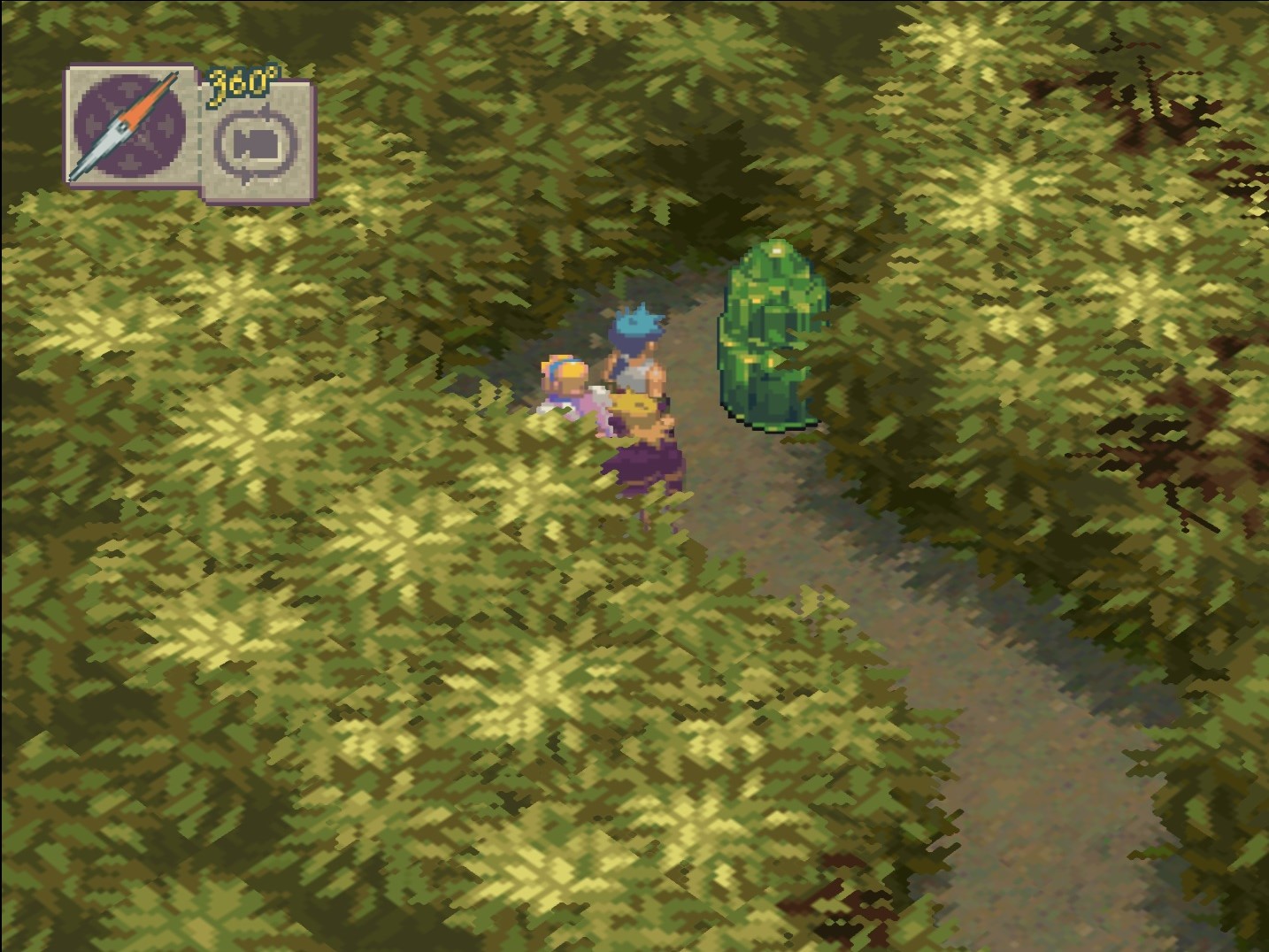The image size is (1269, 952).
Task: Click the divider between compass and camera panels
Action: pyautogui.click(x=200, y=133)
